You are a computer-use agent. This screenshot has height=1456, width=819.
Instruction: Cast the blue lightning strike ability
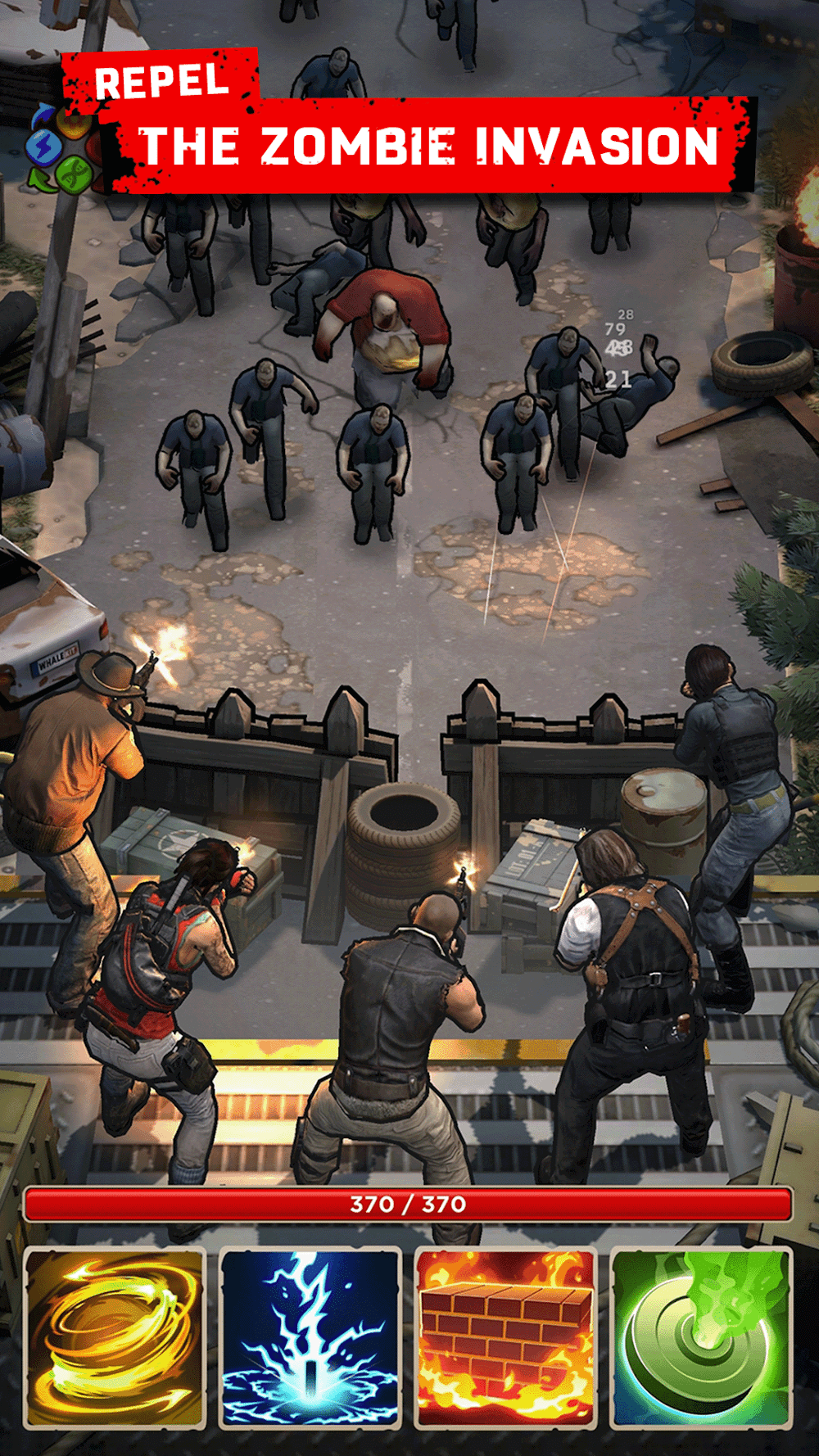pyautogui.click(x=310, y=1337)
